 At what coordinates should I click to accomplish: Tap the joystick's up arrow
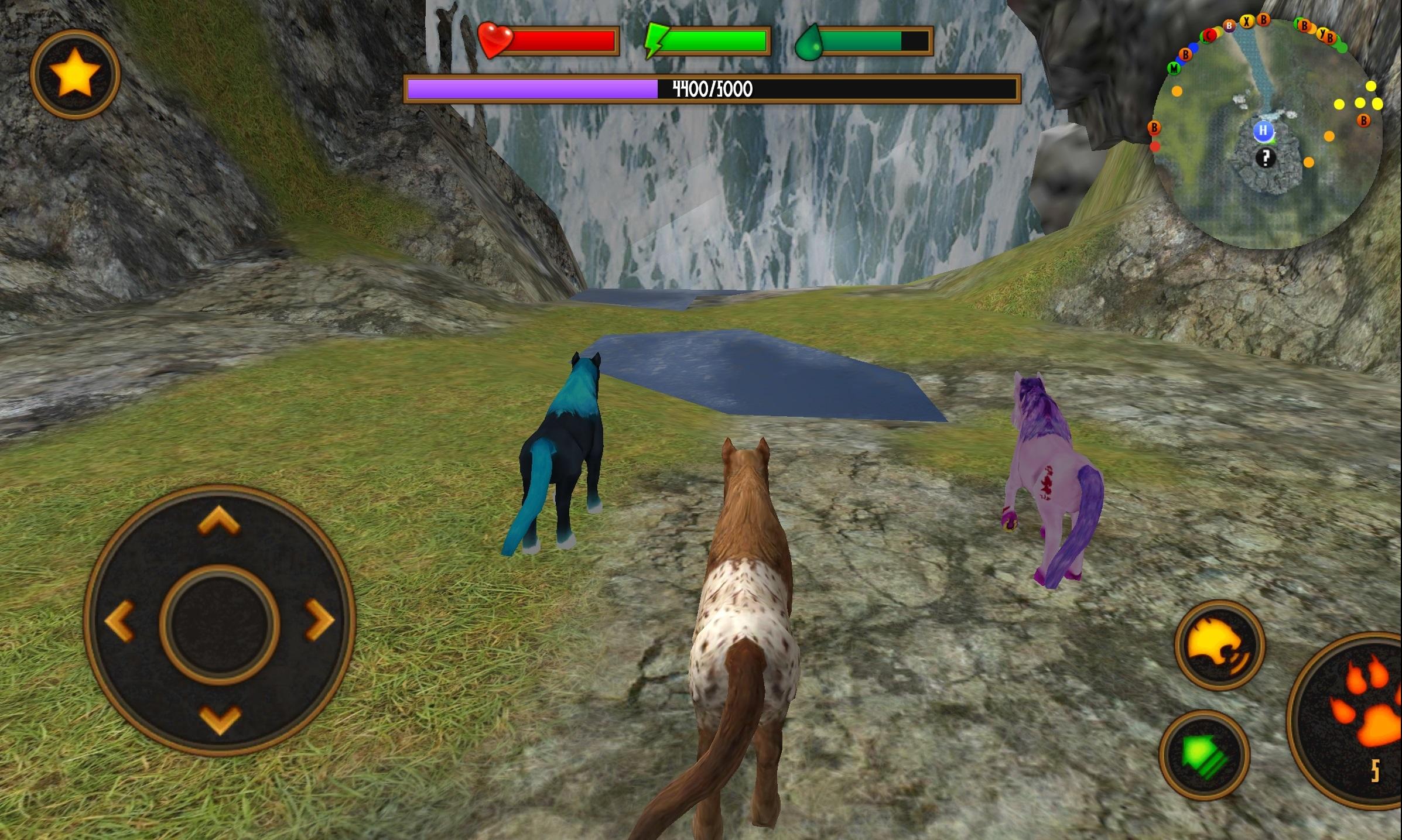(218, 520)
